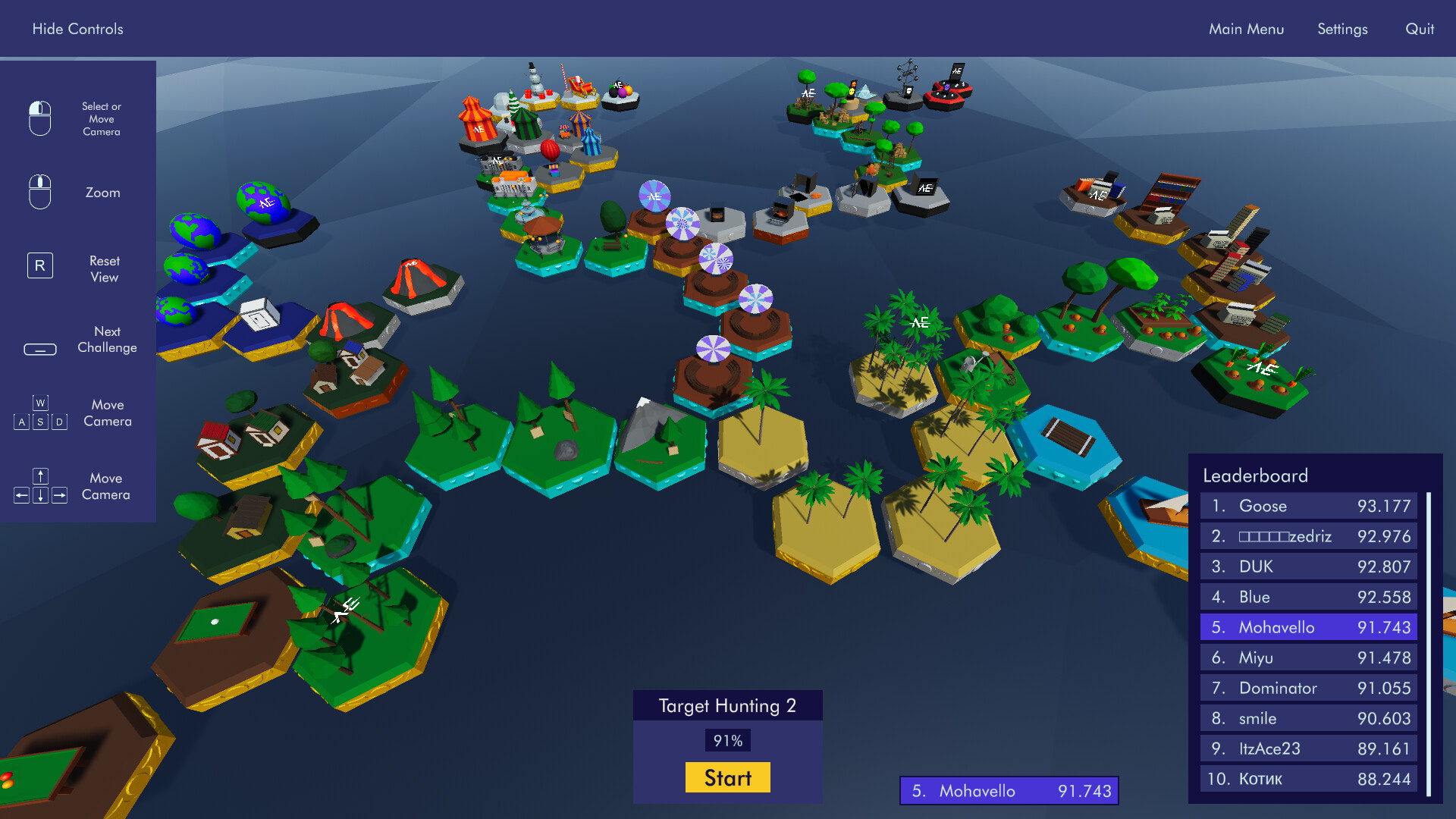Open Main Menu from the top bar
Viewport: 1456px width, 819px height.
pos(1247,29)
